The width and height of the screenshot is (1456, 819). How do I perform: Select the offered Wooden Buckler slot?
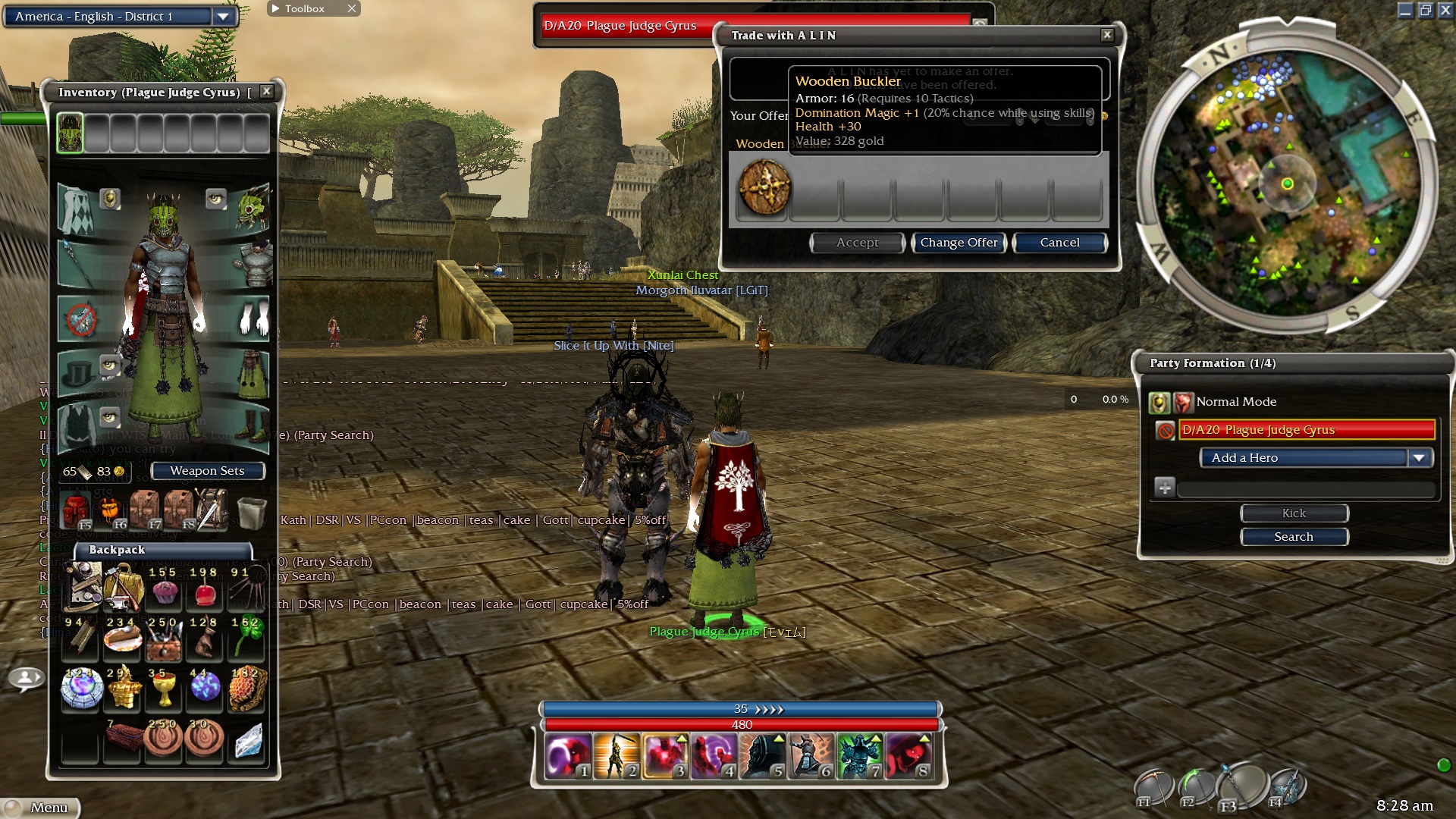pos(764,187)
